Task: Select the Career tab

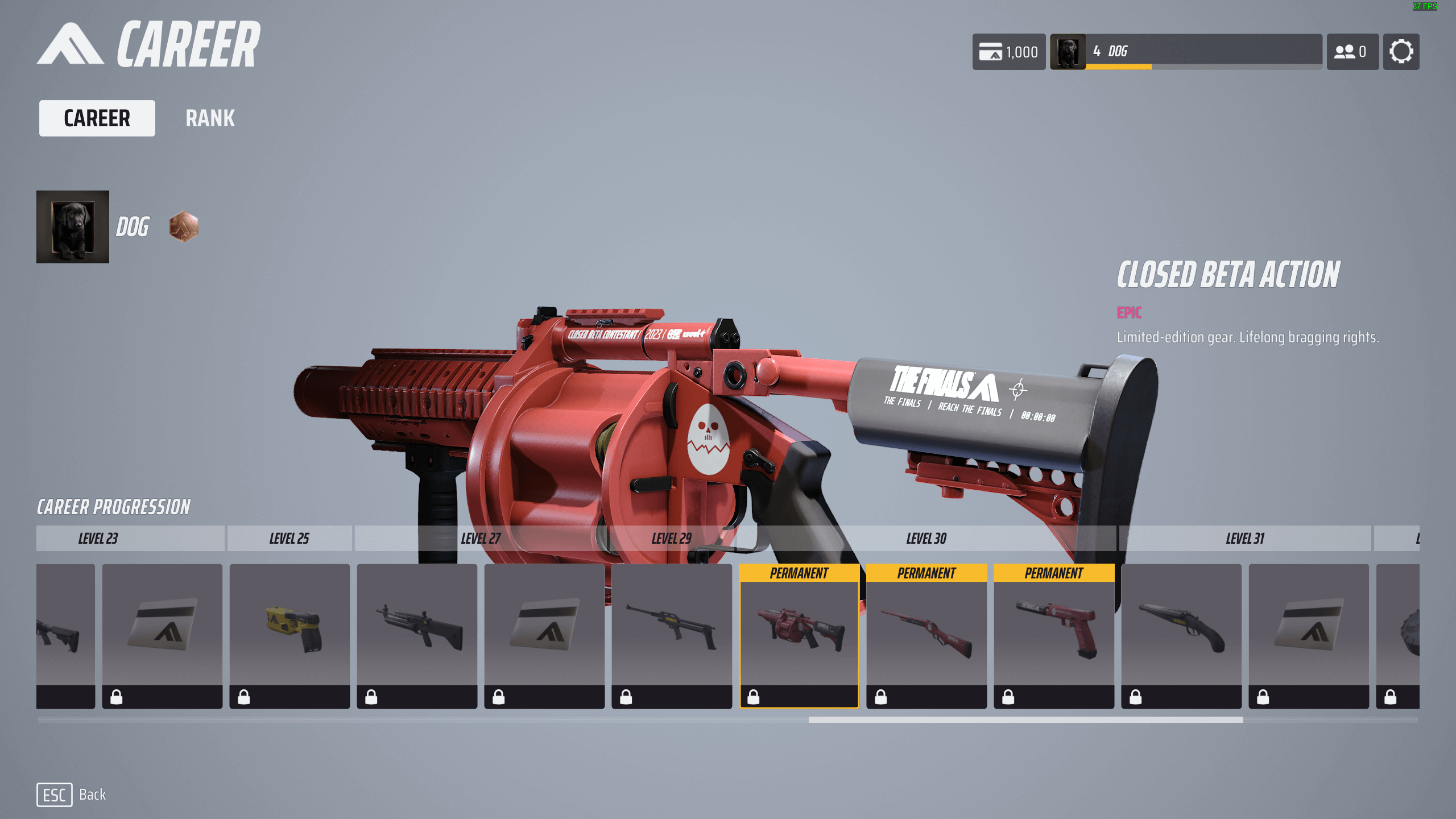Action: (x=97, y=118)
